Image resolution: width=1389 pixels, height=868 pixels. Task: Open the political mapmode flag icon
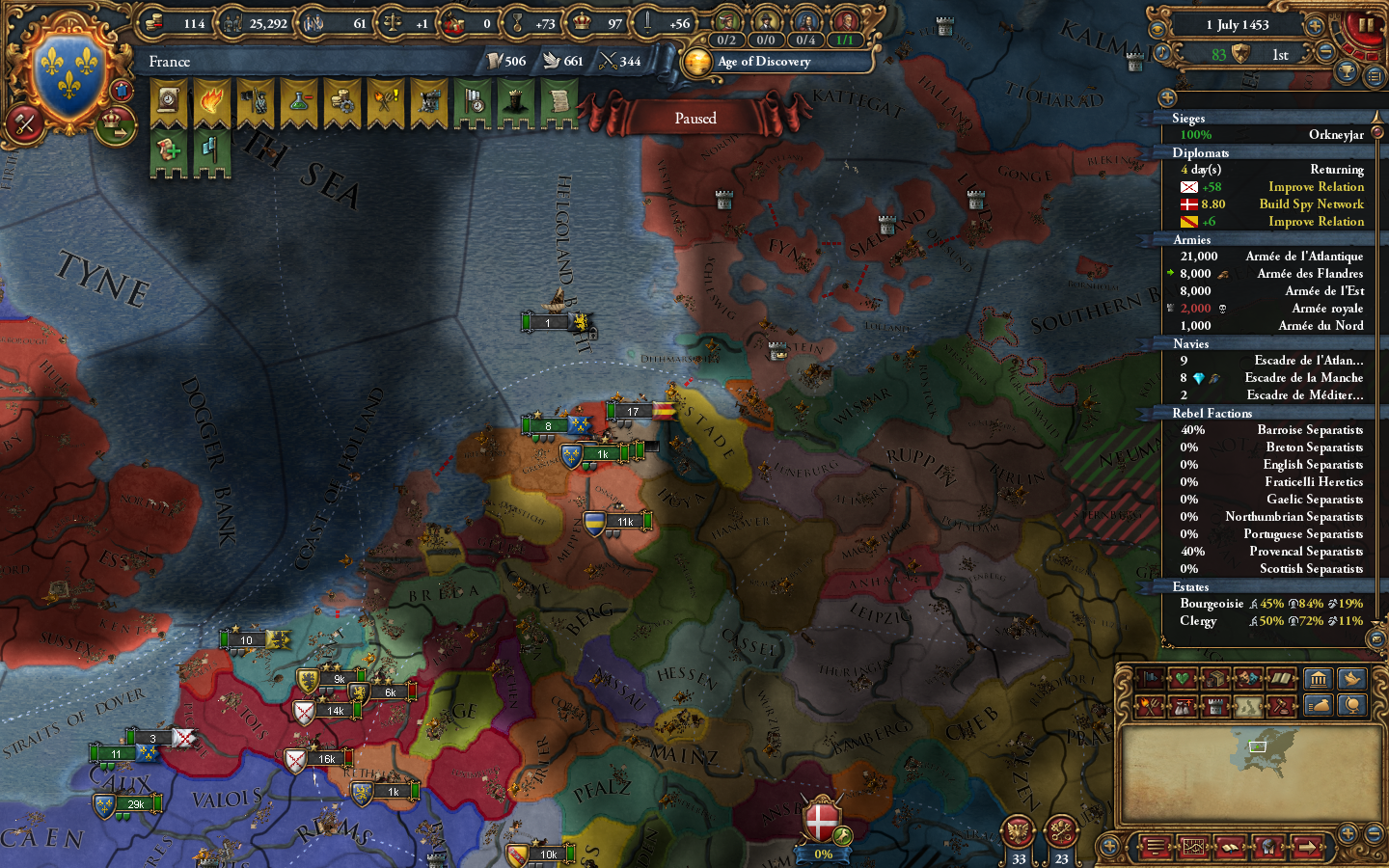click(1151, 678)
